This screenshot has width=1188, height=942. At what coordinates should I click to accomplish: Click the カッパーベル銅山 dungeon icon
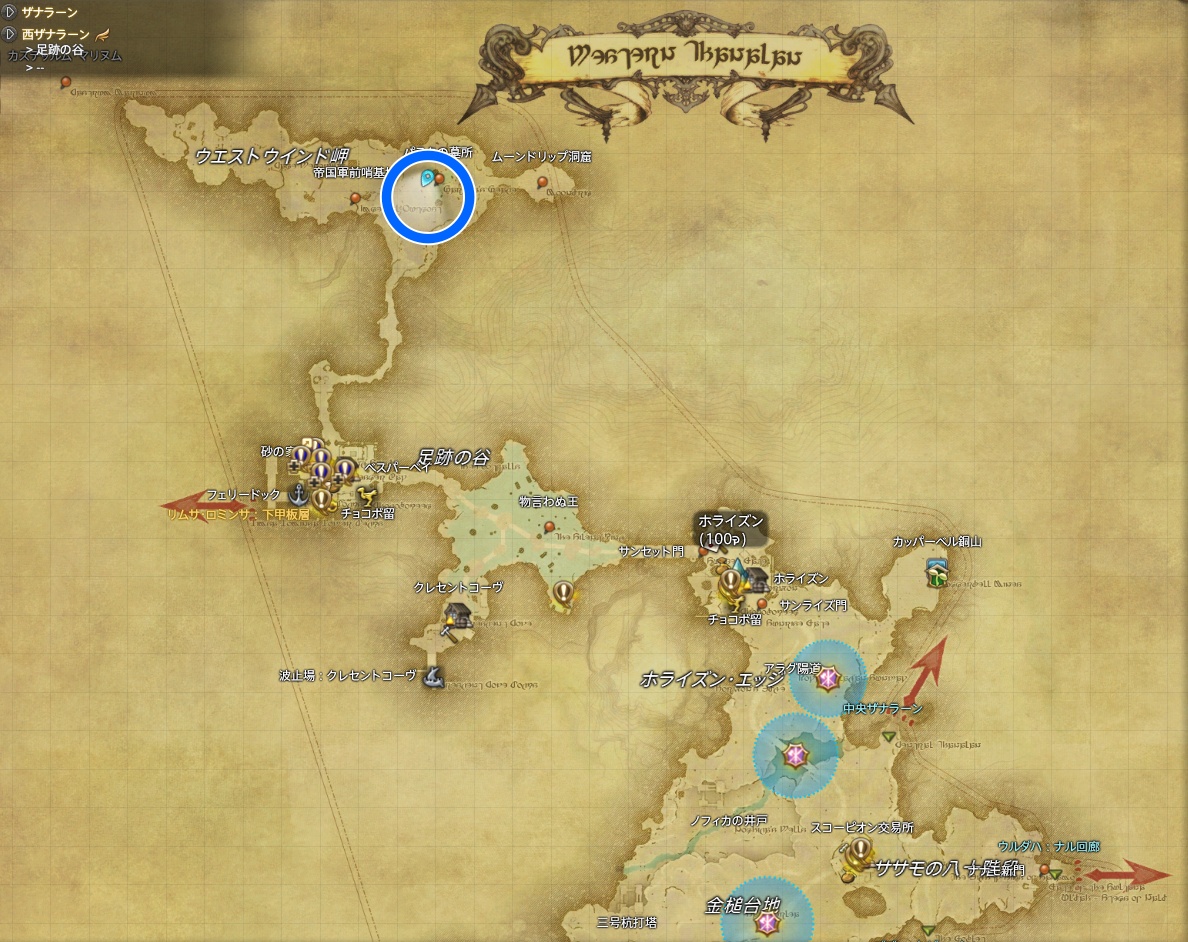coord(937,570)
